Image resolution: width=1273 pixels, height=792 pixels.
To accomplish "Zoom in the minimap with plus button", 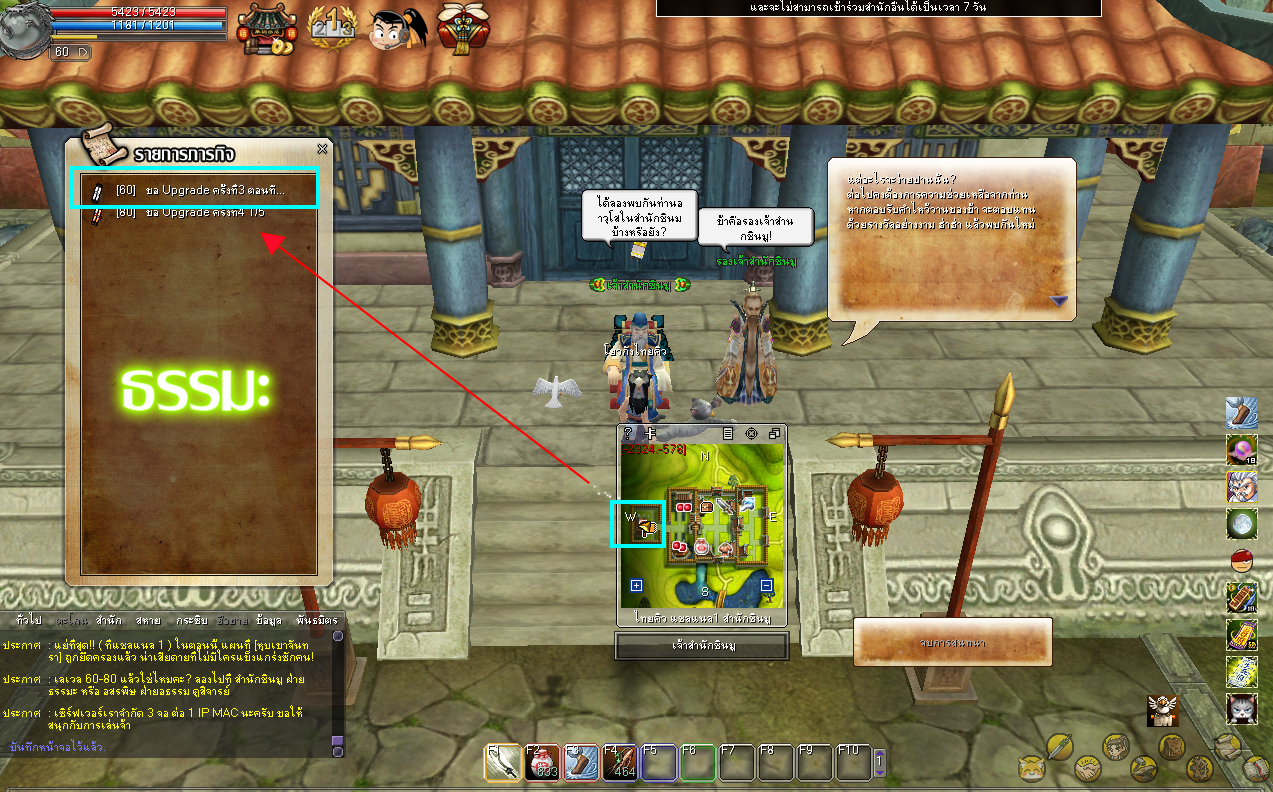I will click(636, 586).
